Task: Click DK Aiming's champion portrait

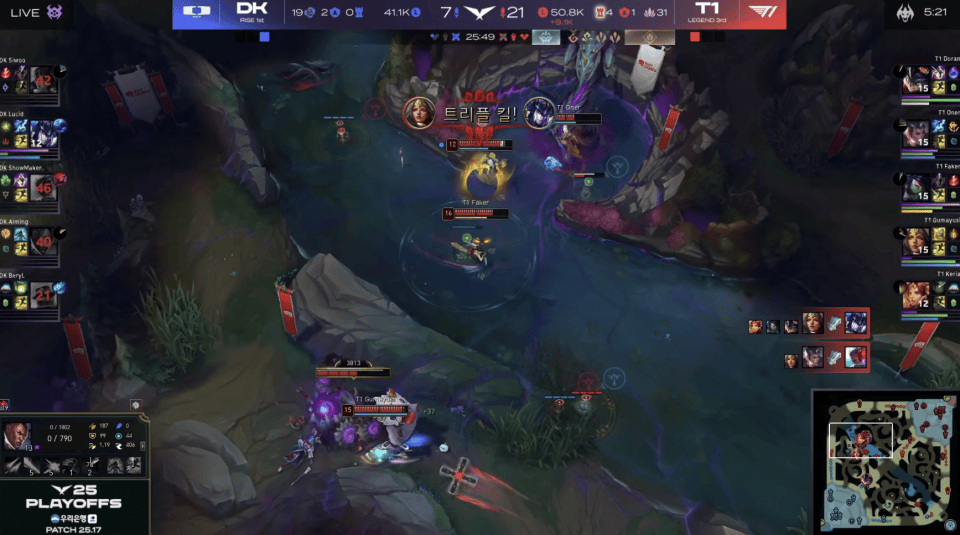Action: click(x=42, y=240)
